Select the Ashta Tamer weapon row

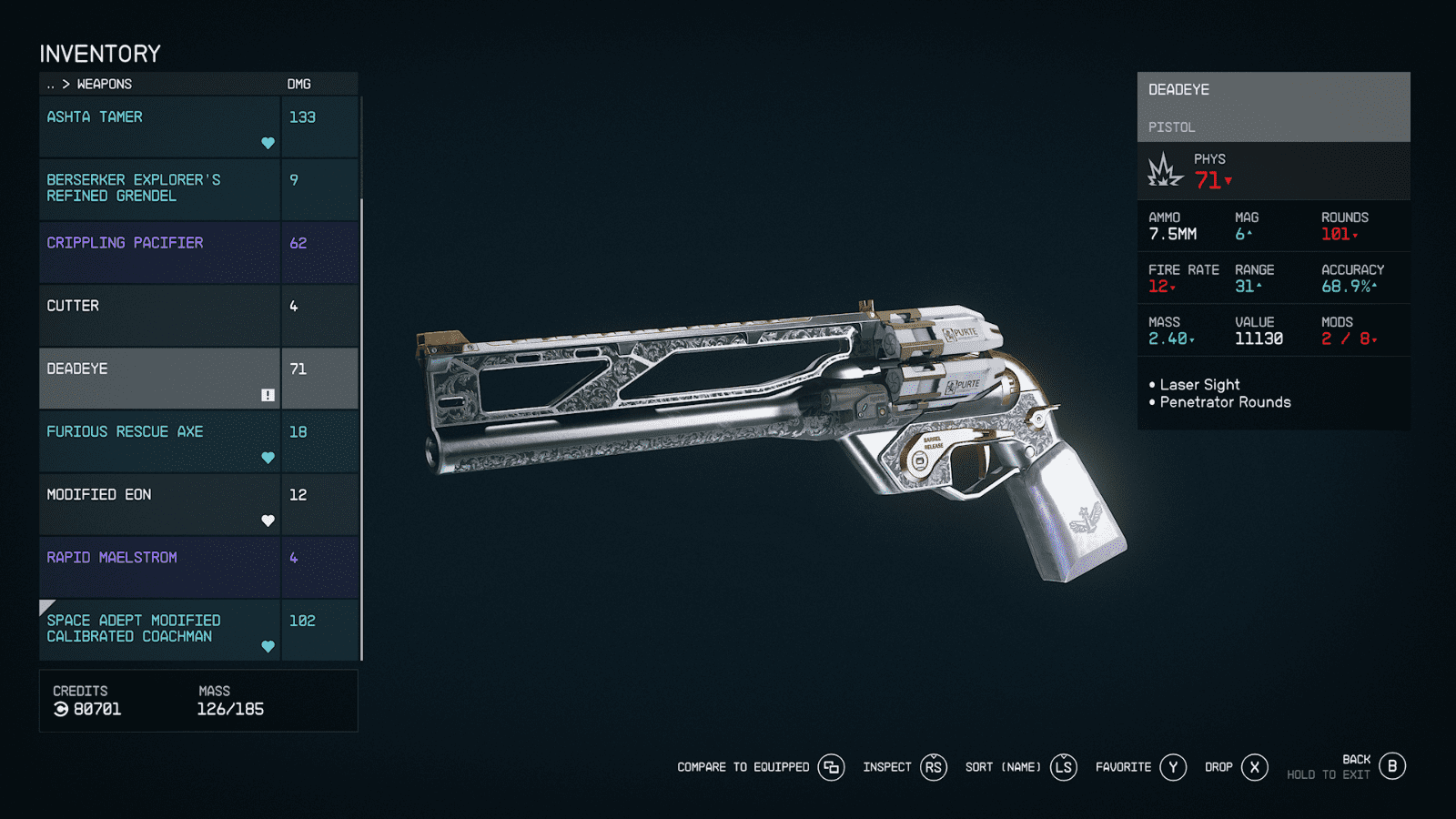coord(159,126)
